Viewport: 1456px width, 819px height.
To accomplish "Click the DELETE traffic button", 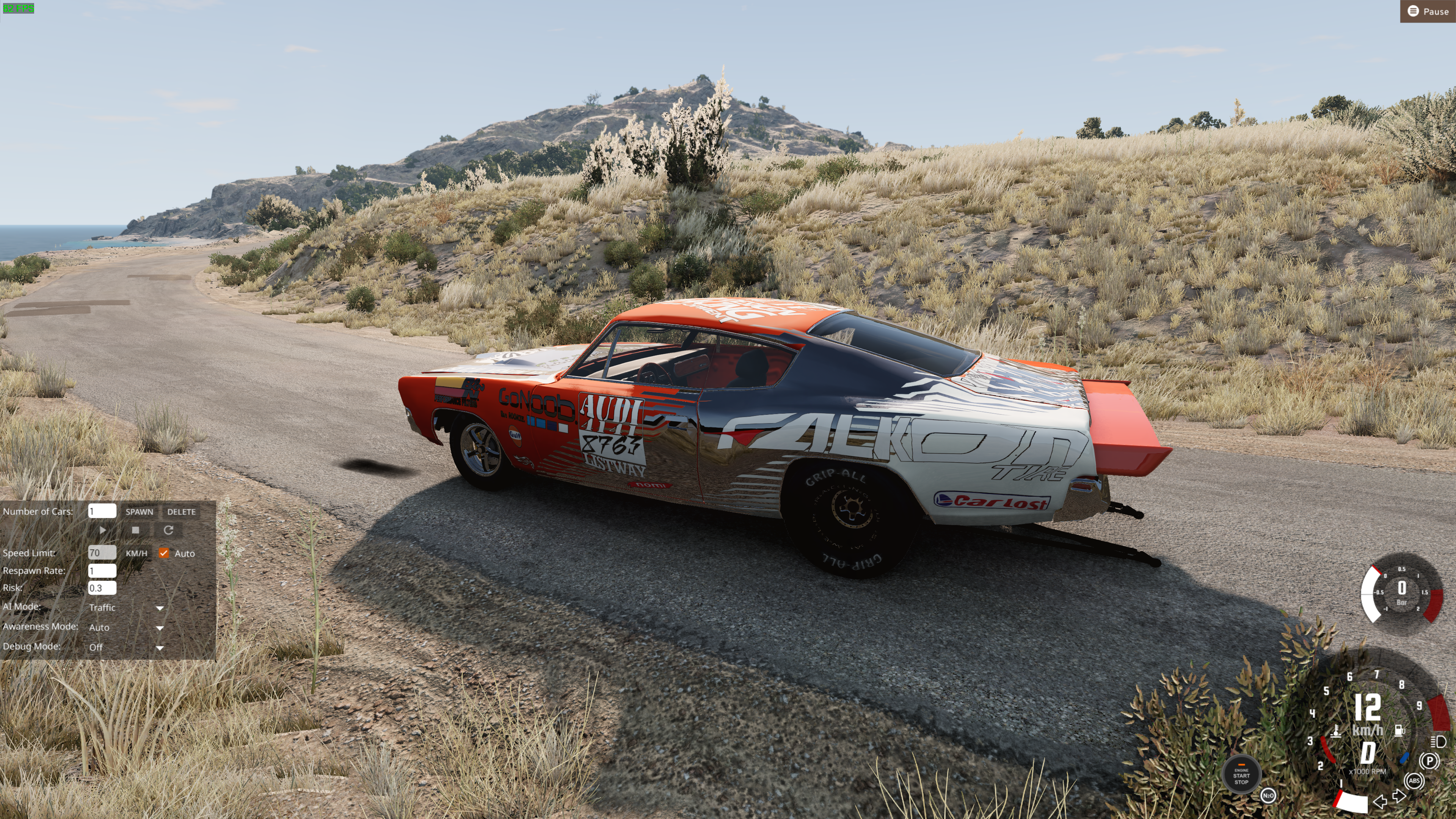I will pyautogui.click(x=181, y=511).
